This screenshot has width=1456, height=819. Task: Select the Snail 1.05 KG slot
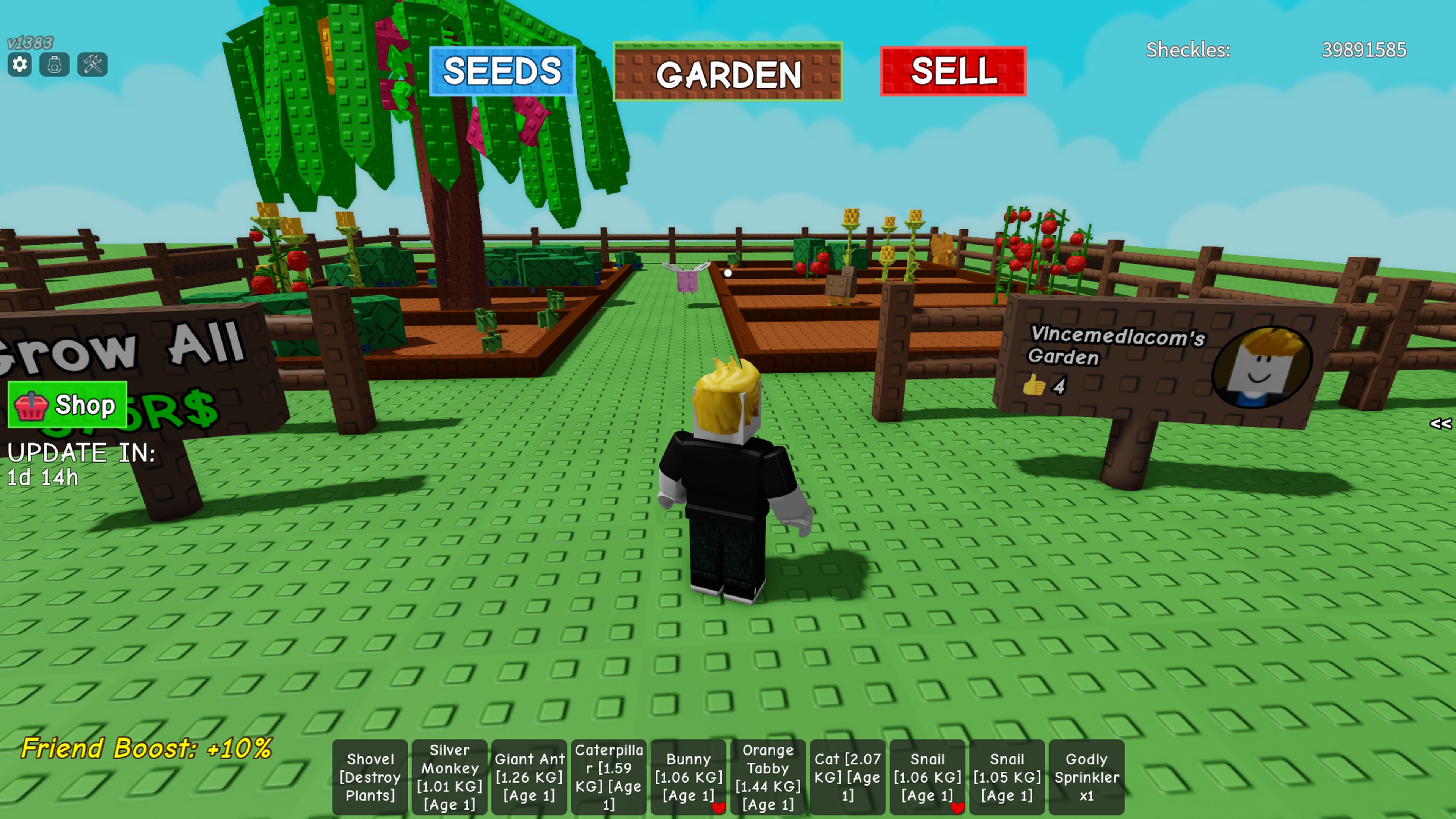1007,777
